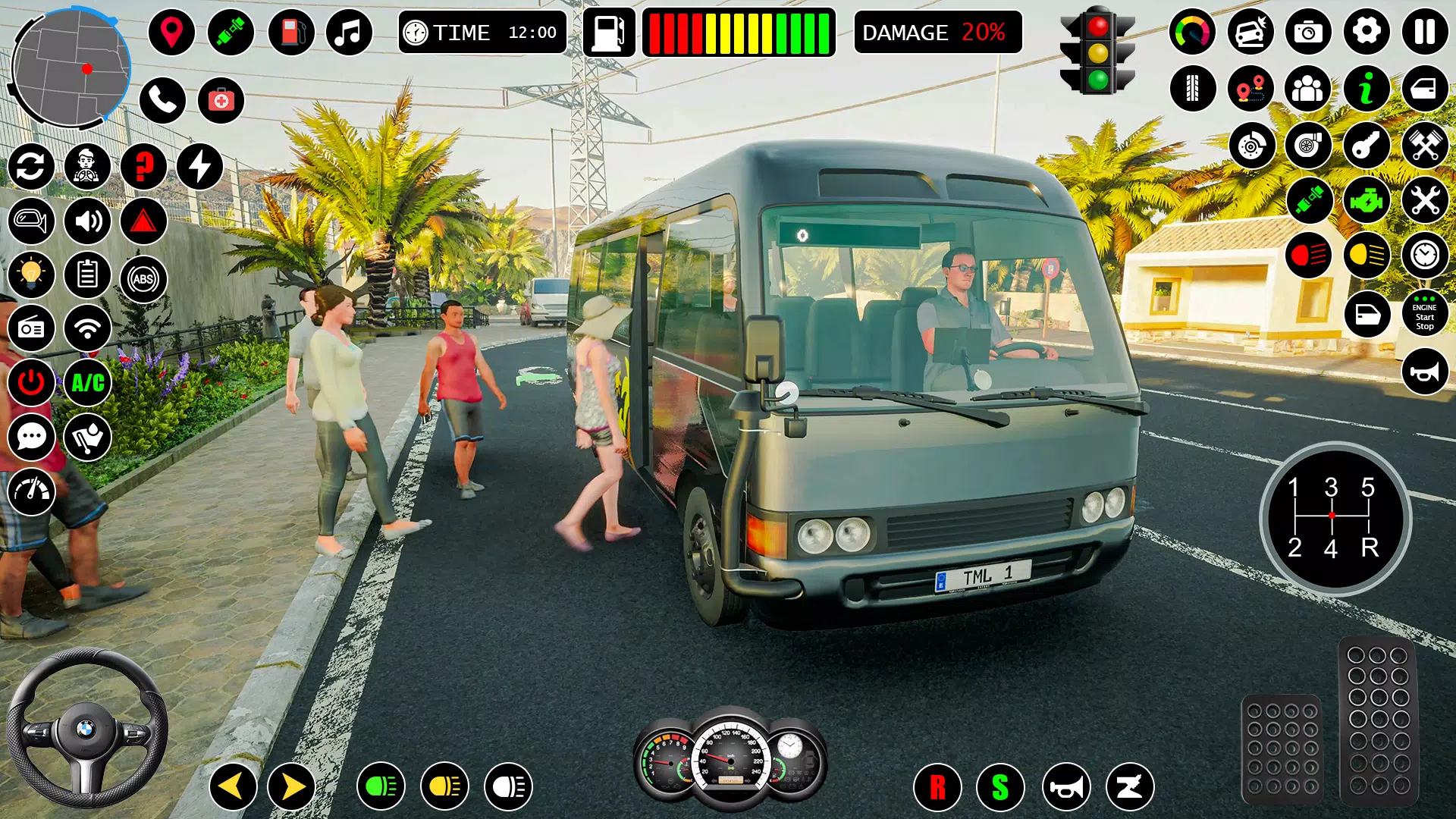Click the phone call icon
Screen dimensions: 1456x819
point(162,100)
